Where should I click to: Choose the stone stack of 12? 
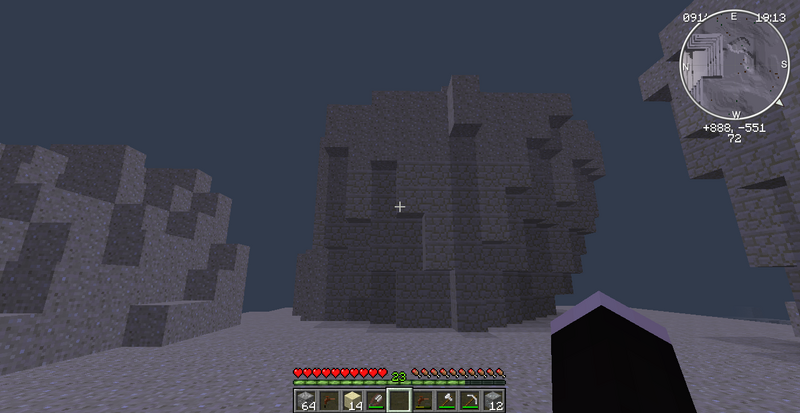[494, 401]
